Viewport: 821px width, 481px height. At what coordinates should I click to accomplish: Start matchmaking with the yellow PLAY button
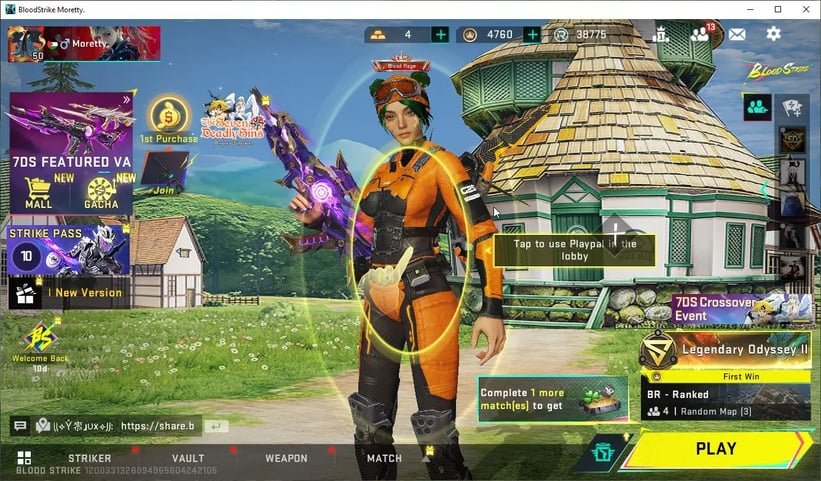716,449
